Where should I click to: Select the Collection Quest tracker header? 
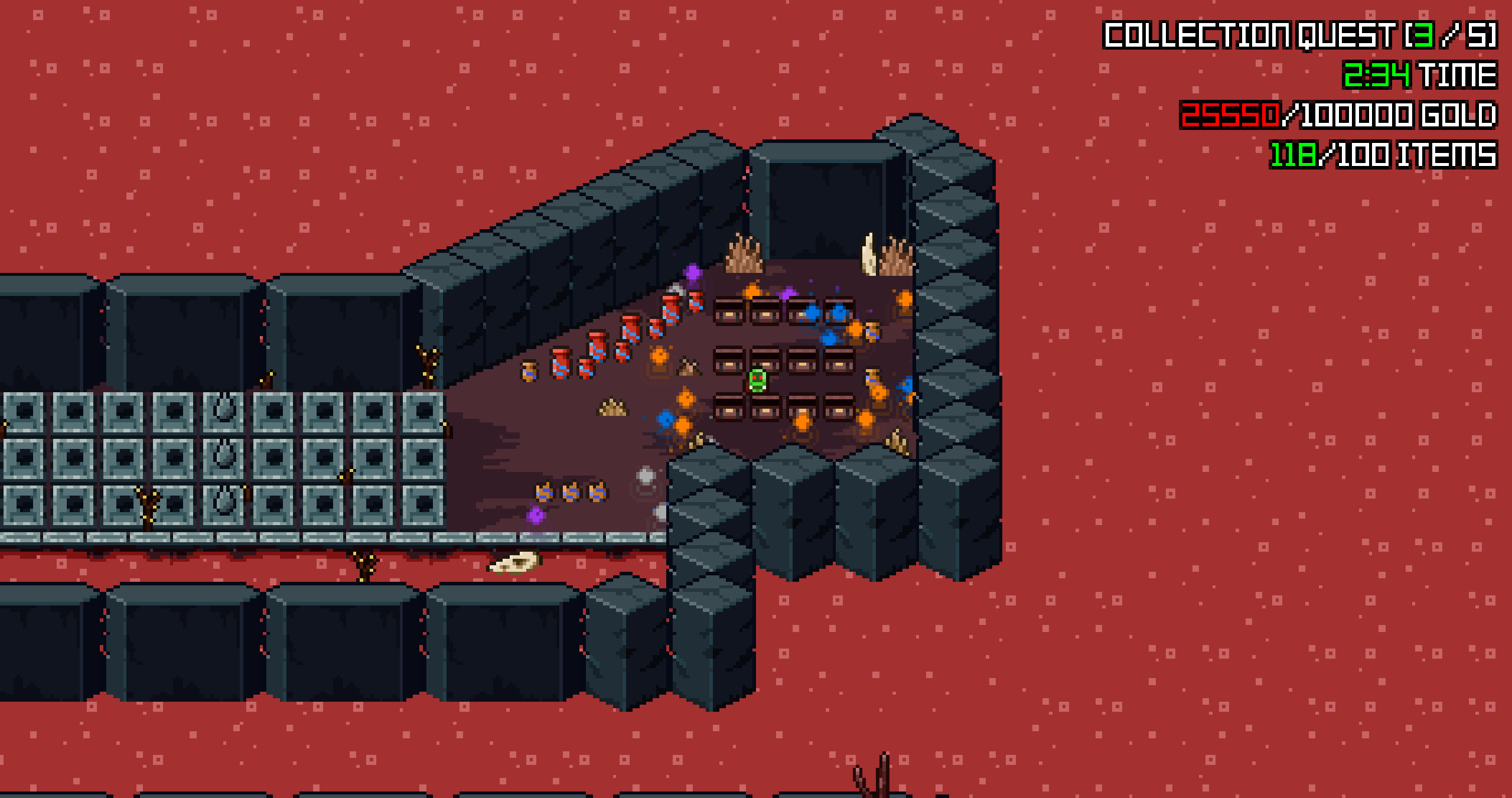pyautogui.click(x=1299, y=35)
